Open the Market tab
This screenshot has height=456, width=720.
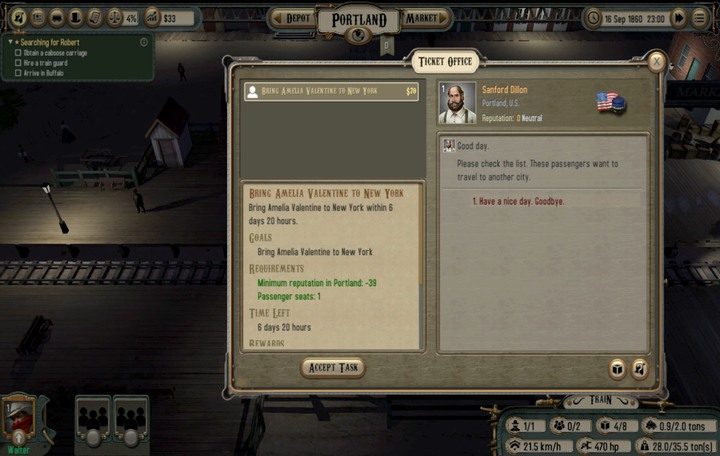(x=423, y=18)
